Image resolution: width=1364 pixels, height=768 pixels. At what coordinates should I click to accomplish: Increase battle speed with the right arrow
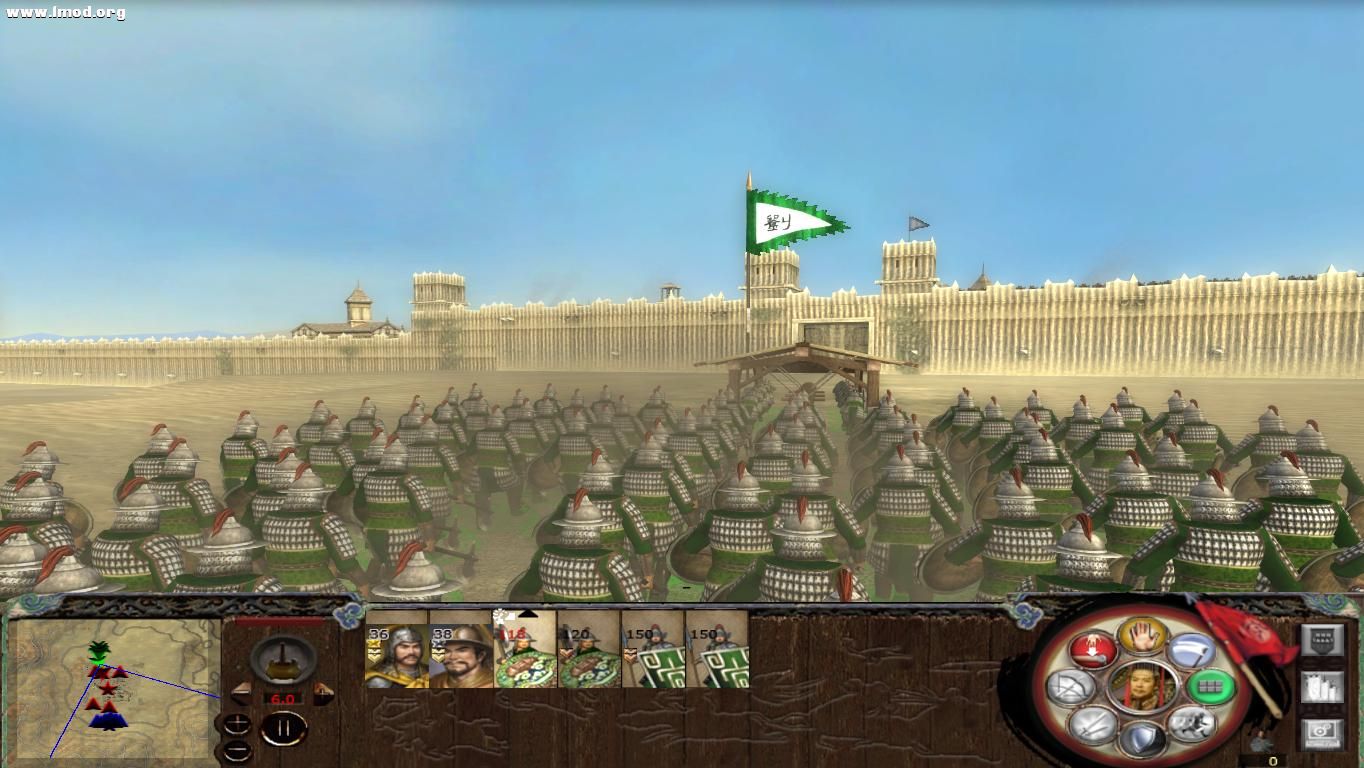(323, 692)
